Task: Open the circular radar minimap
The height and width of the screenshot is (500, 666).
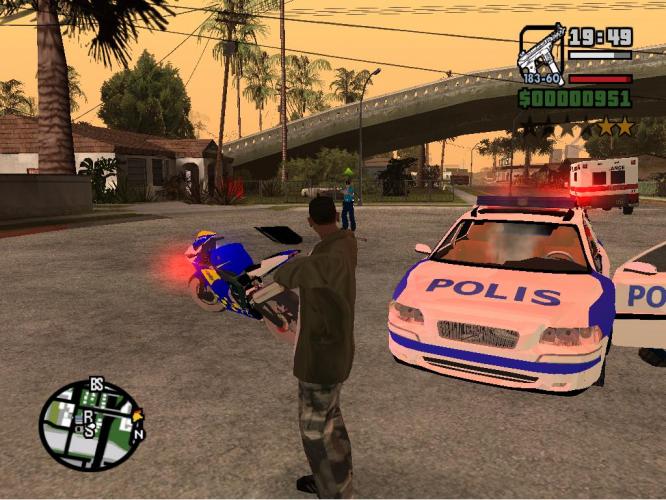Action: pyautogui.click(x=91, y=425)
